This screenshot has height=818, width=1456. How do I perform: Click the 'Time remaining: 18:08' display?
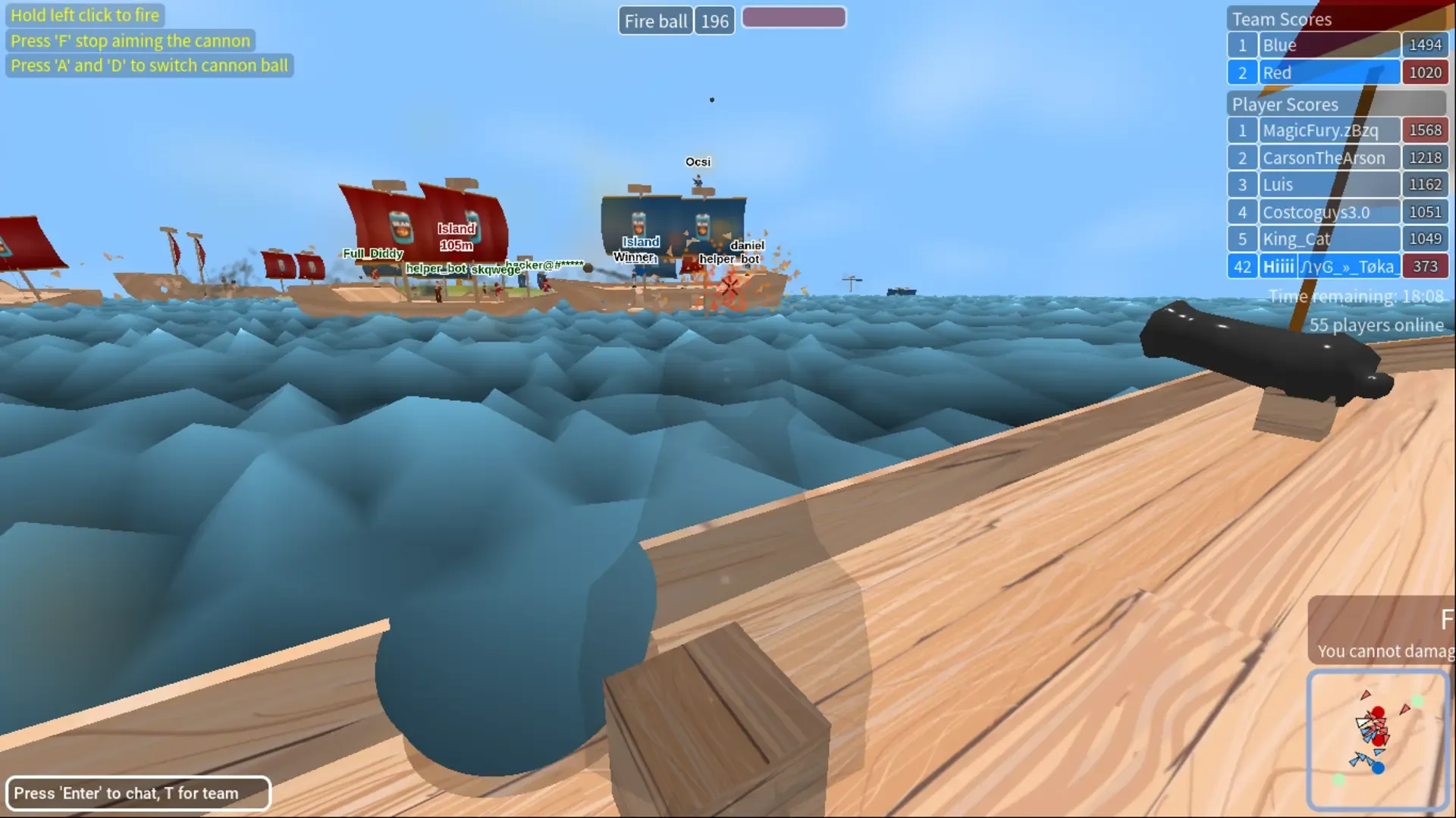coord(1356,296)
